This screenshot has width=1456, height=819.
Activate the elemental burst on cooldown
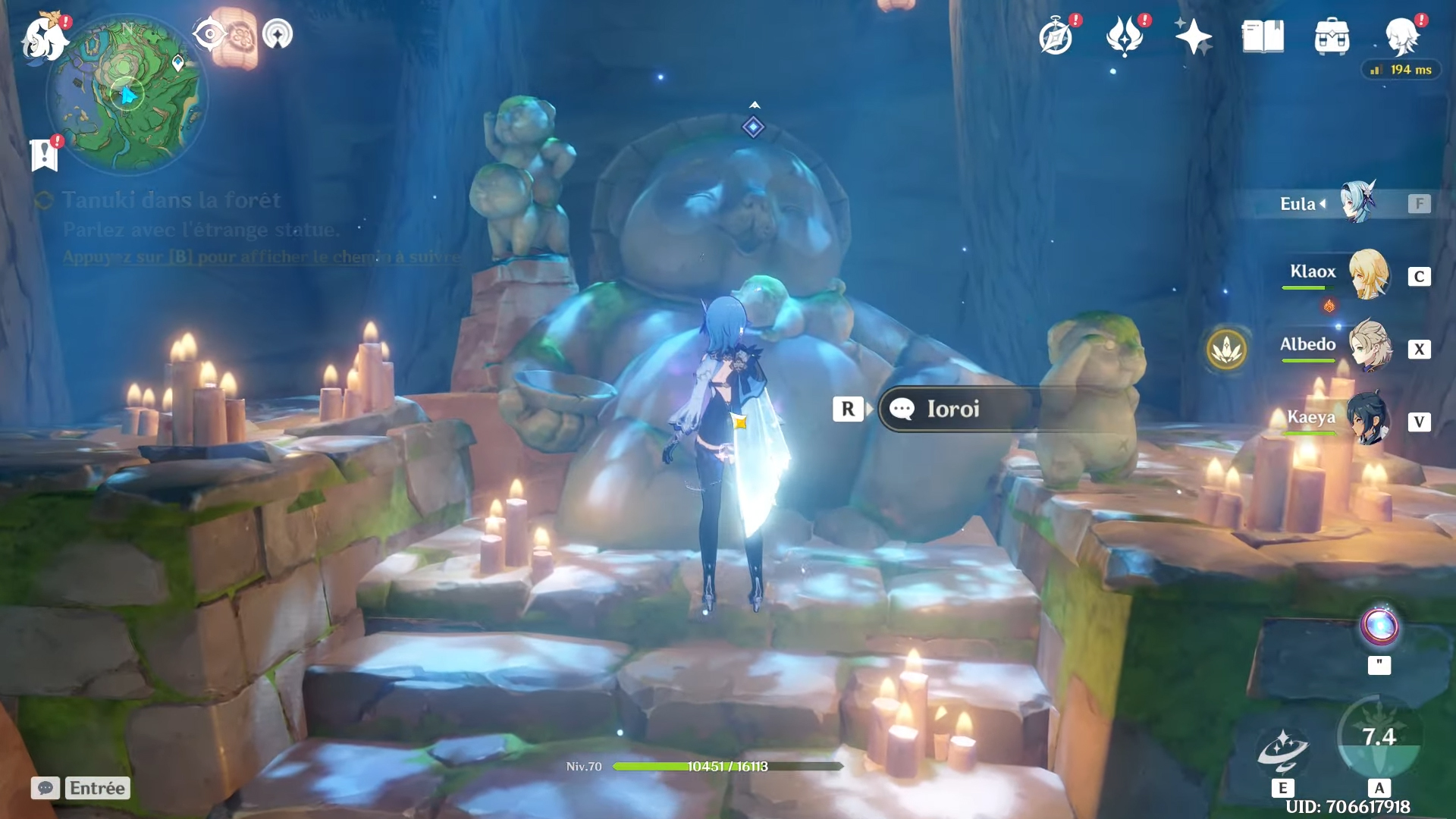(x=1379, y=737)
